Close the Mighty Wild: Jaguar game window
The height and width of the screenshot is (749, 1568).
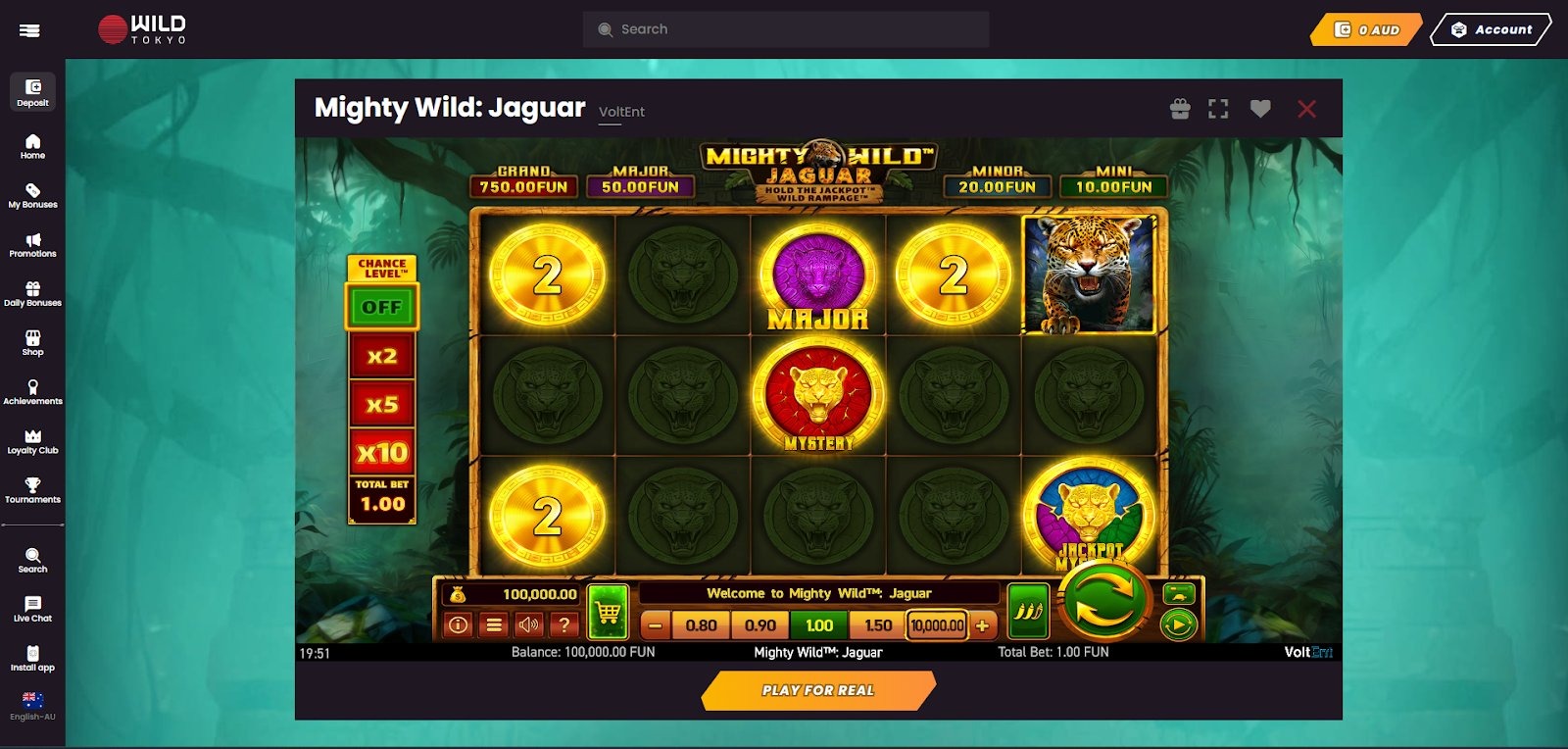coord(1306,109)
